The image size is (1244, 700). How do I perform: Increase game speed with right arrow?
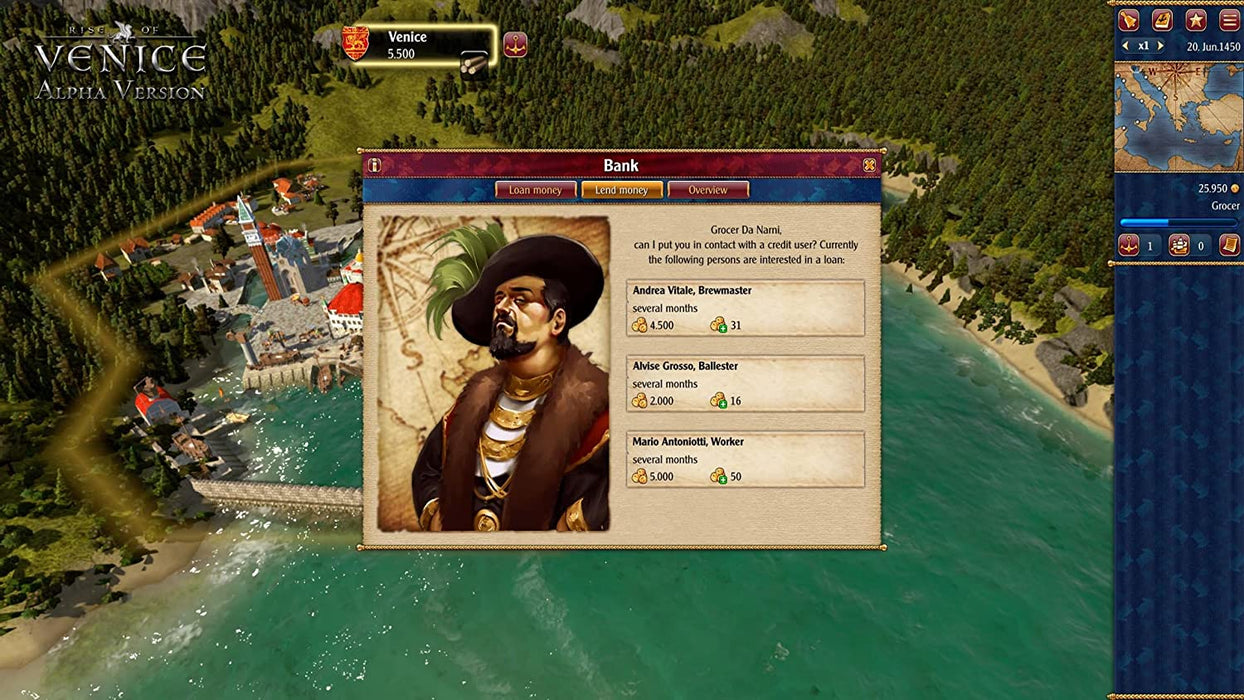pos(1160,46)
